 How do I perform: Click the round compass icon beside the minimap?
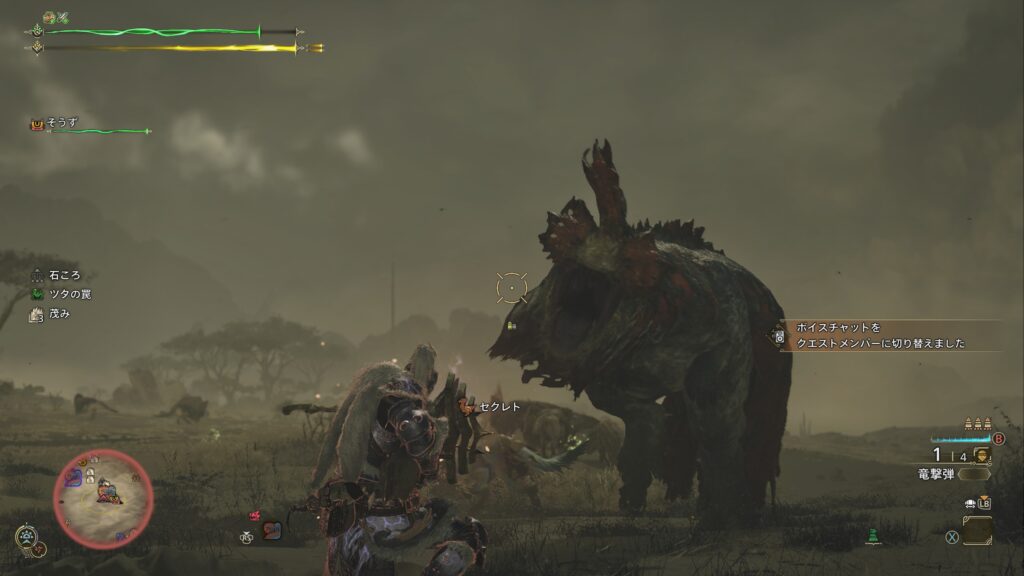click(27, 537)
